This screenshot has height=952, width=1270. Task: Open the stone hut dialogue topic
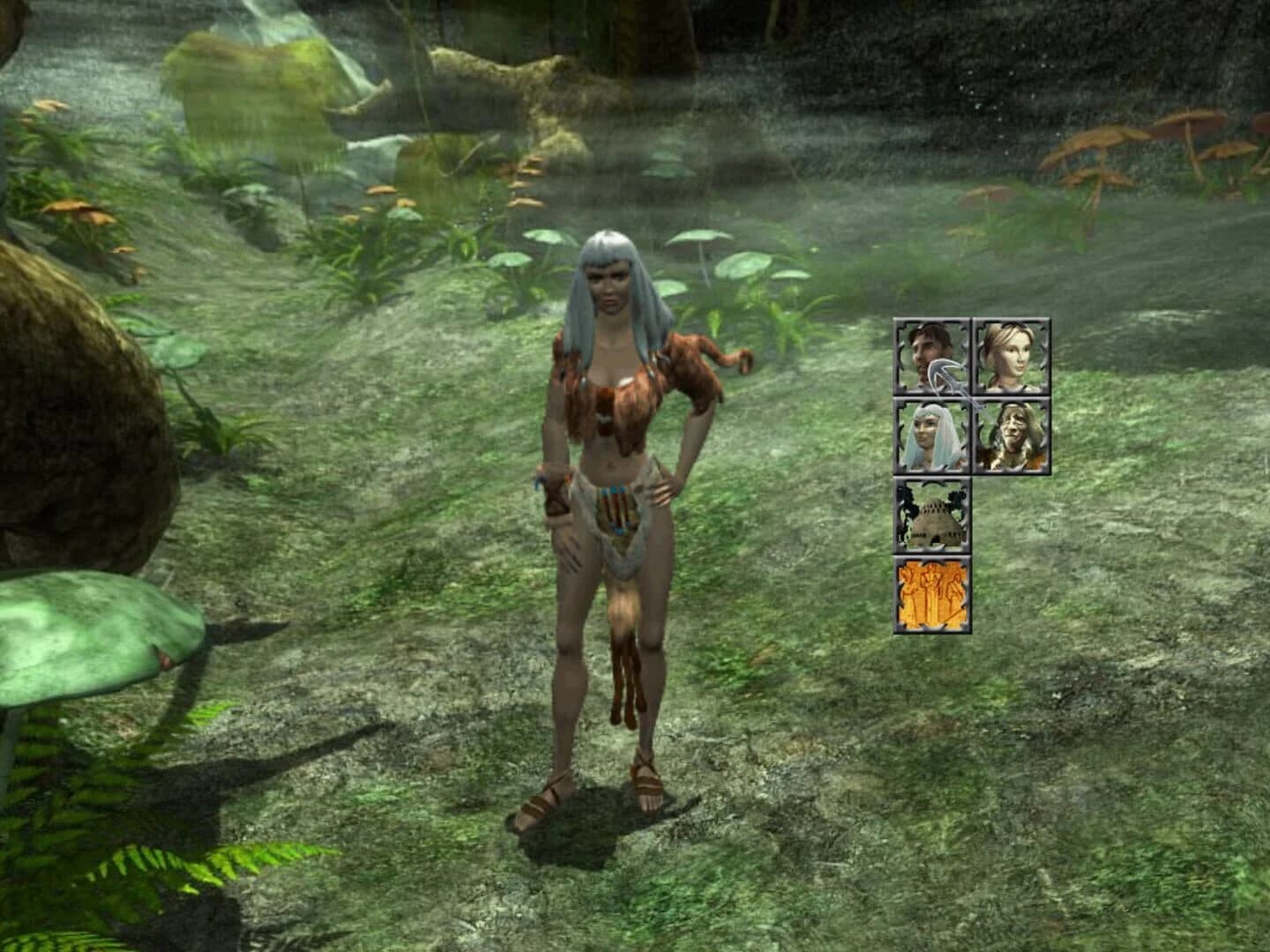[932, 520]
